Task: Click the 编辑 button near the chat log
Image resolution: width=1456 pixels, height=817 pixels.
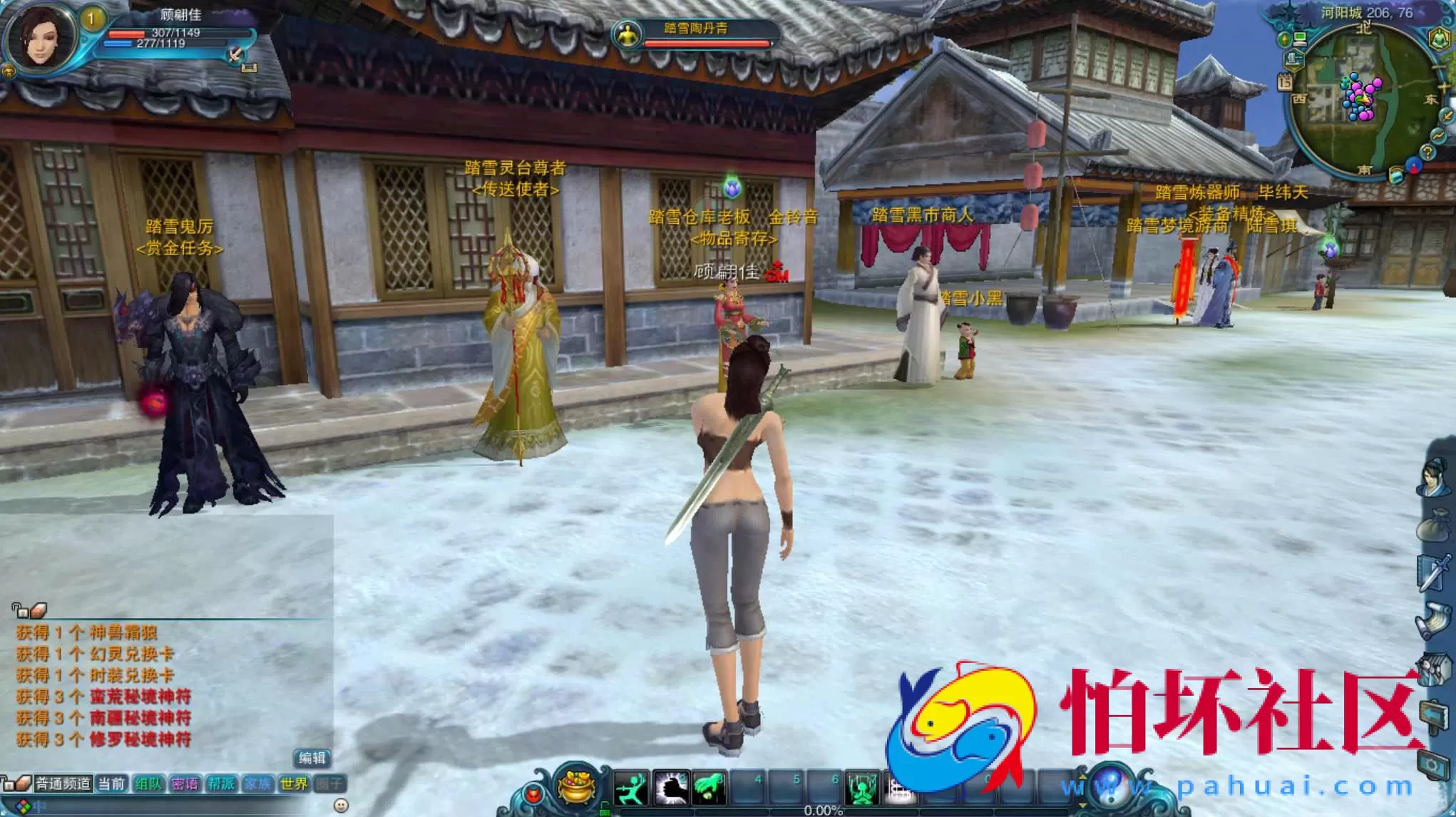Action: point(314,758)
